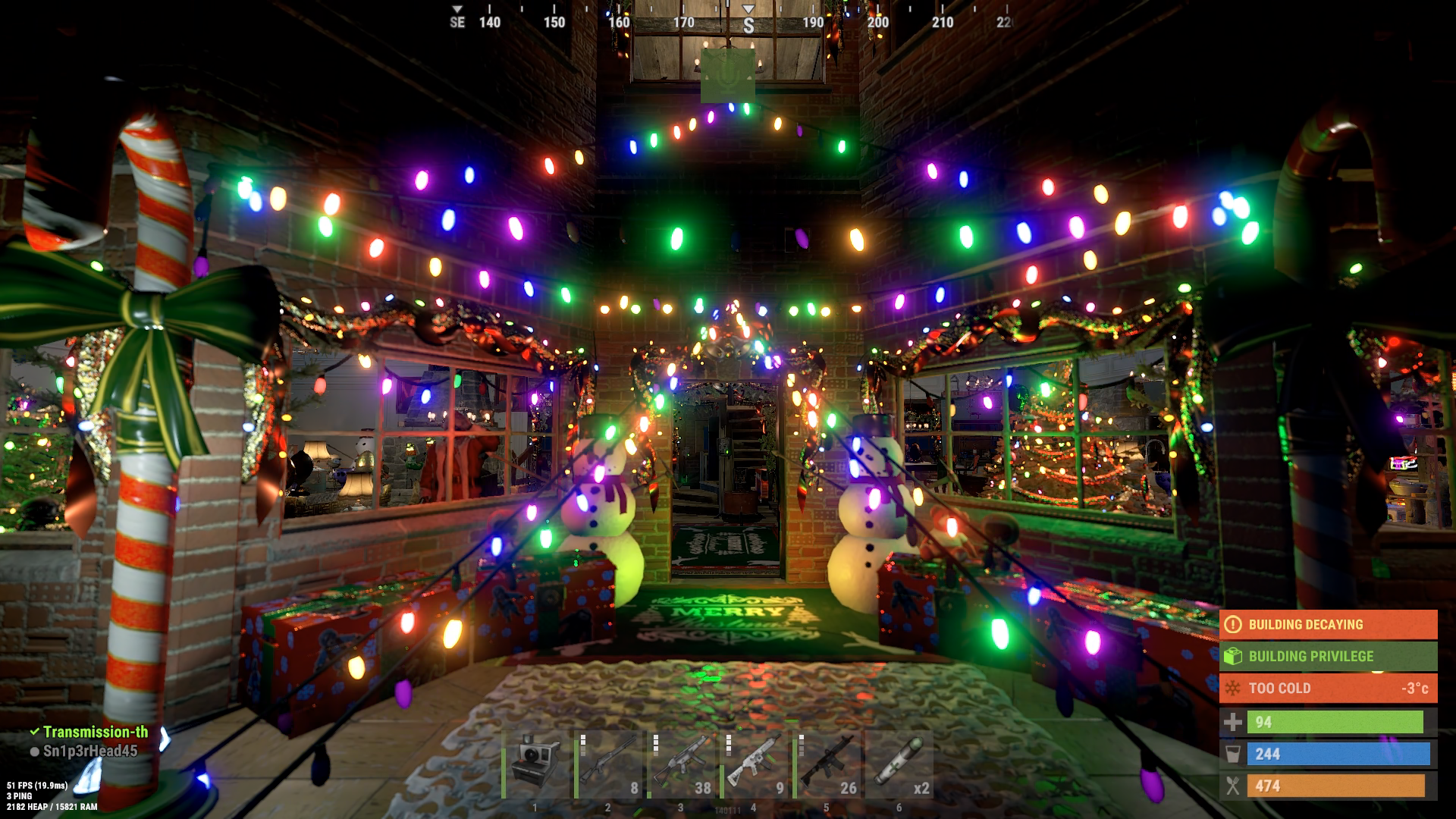The width and height of the screenshot is (1456, 819).
Task: Click the Transmission-th team list entry
Action: tap(94, 732)
